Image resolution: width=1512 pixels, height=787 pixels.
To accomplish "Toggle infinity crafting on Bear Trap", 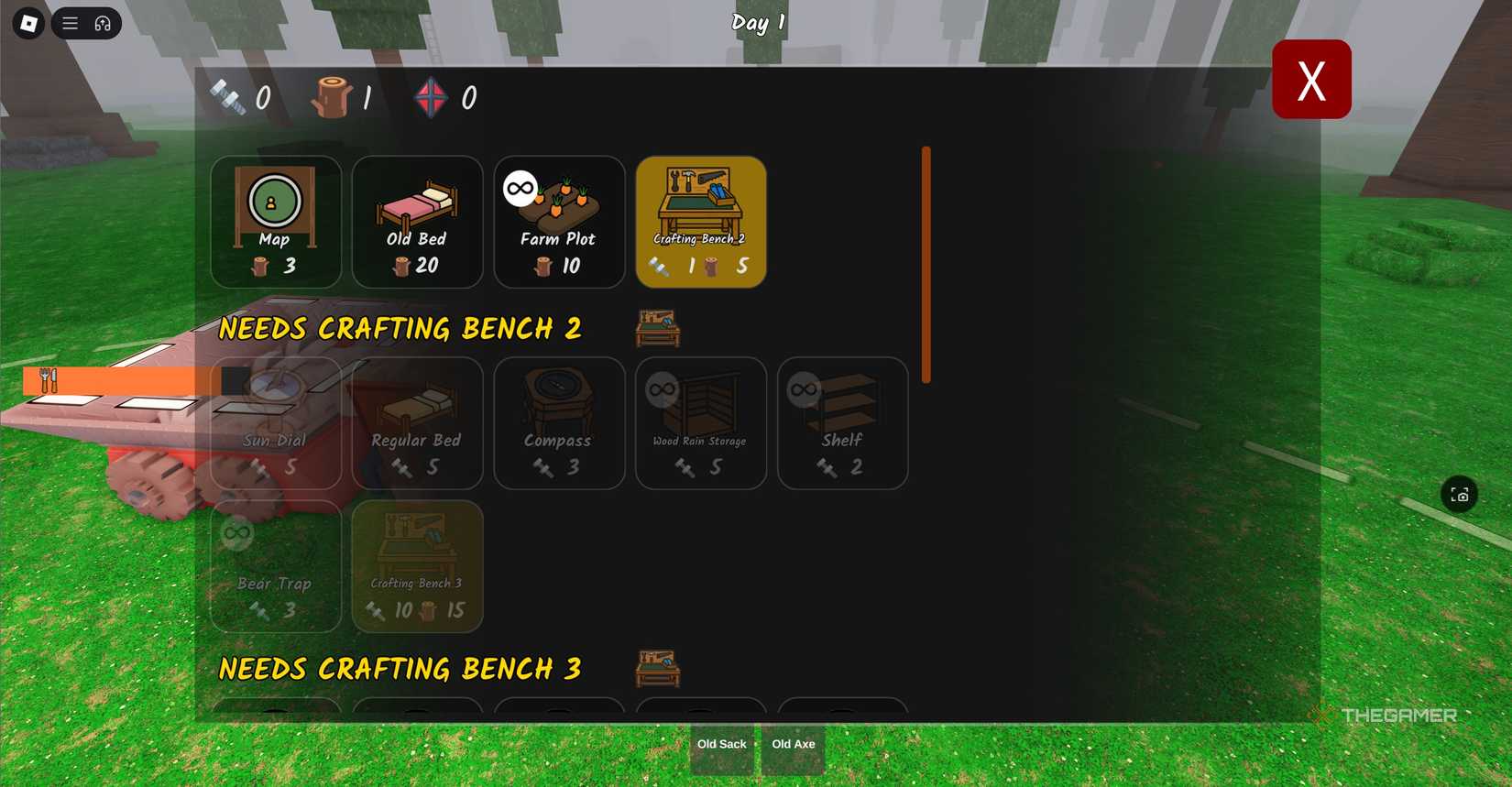I will click(x=236, y=531).
